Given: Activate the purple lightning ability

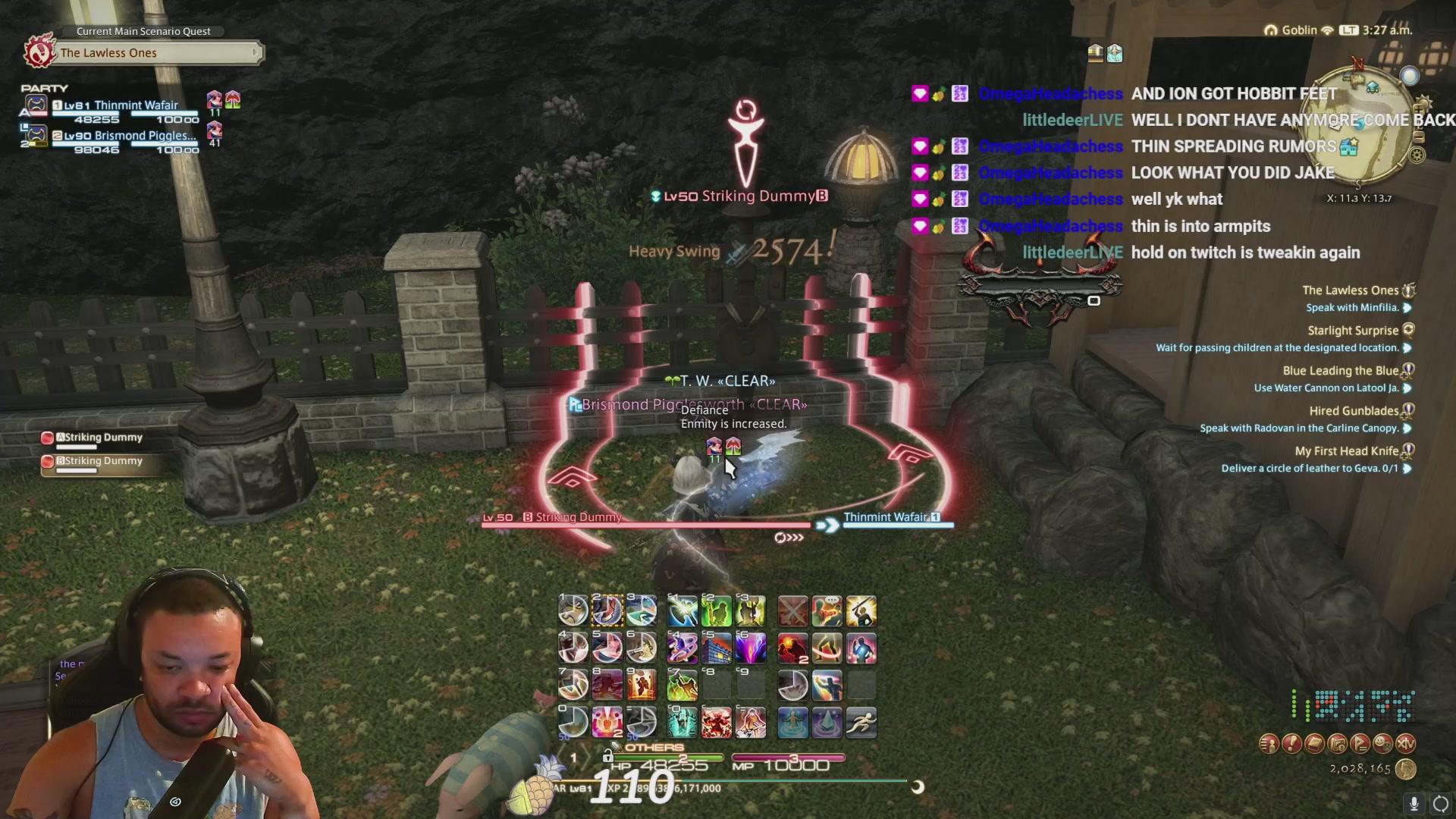Looking at the screenshot, I should [x=750, y=648].
